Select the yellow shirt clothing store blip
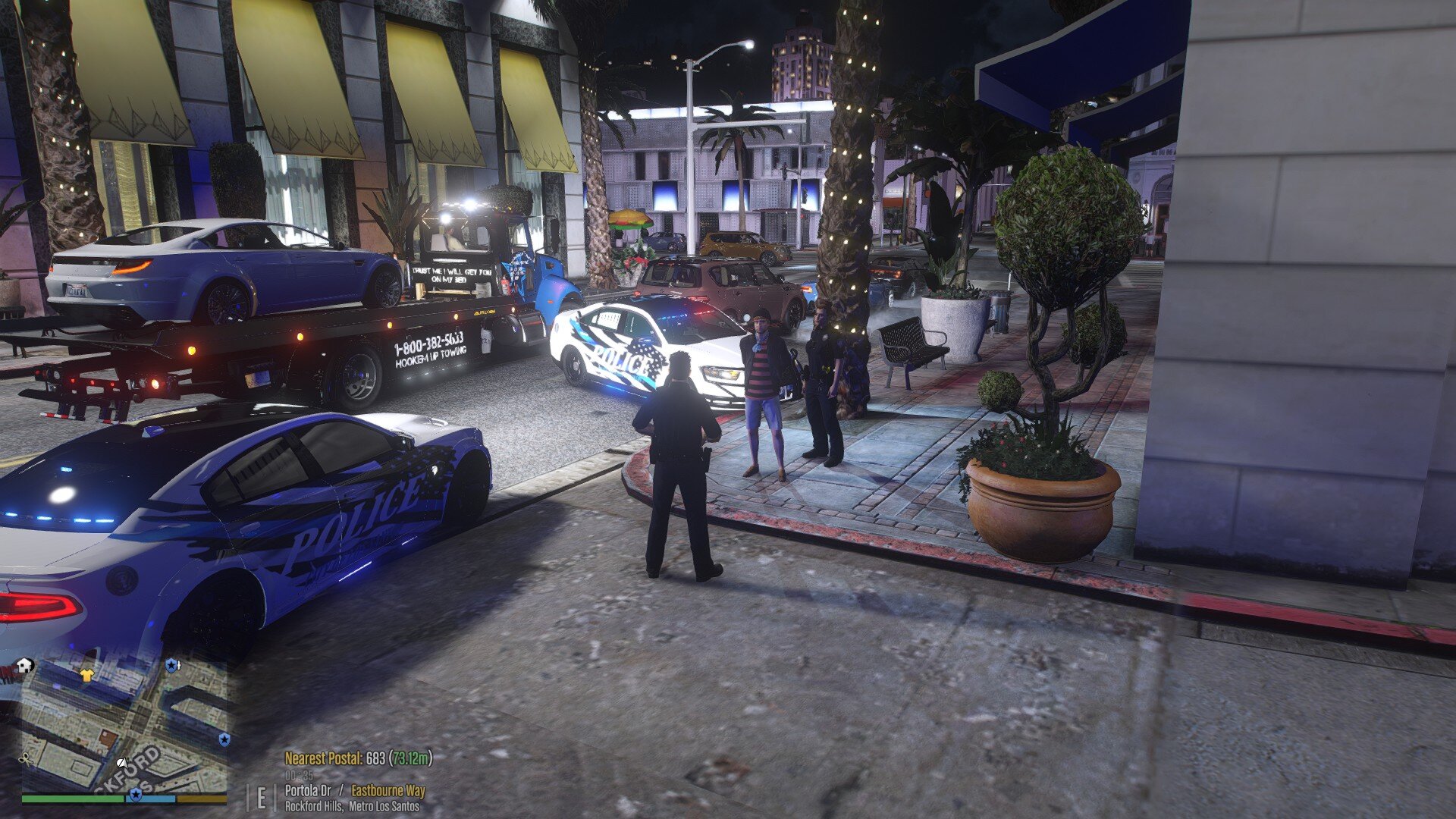 click(86, 674)
